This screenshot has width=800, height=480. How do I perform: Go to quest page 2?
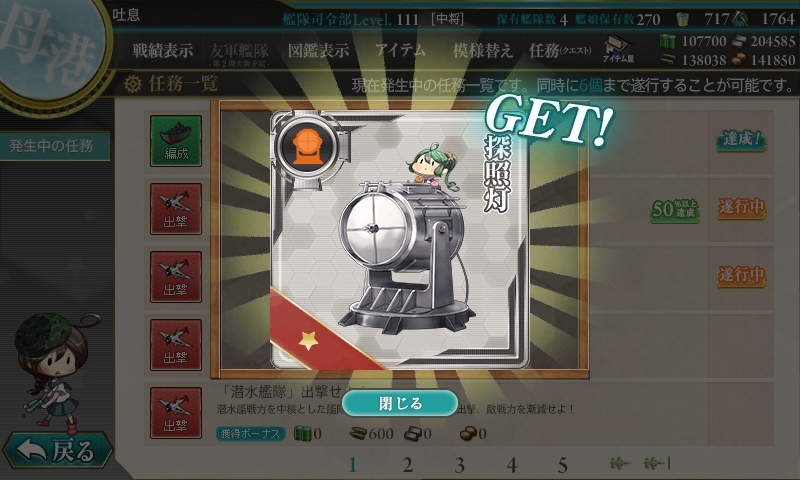click(407, 465)
